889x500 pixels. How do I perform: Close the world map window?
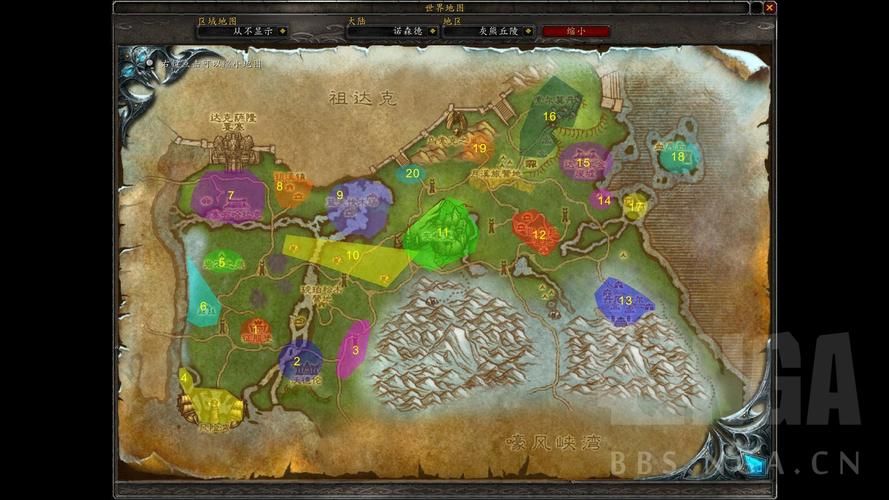point(769,8)
